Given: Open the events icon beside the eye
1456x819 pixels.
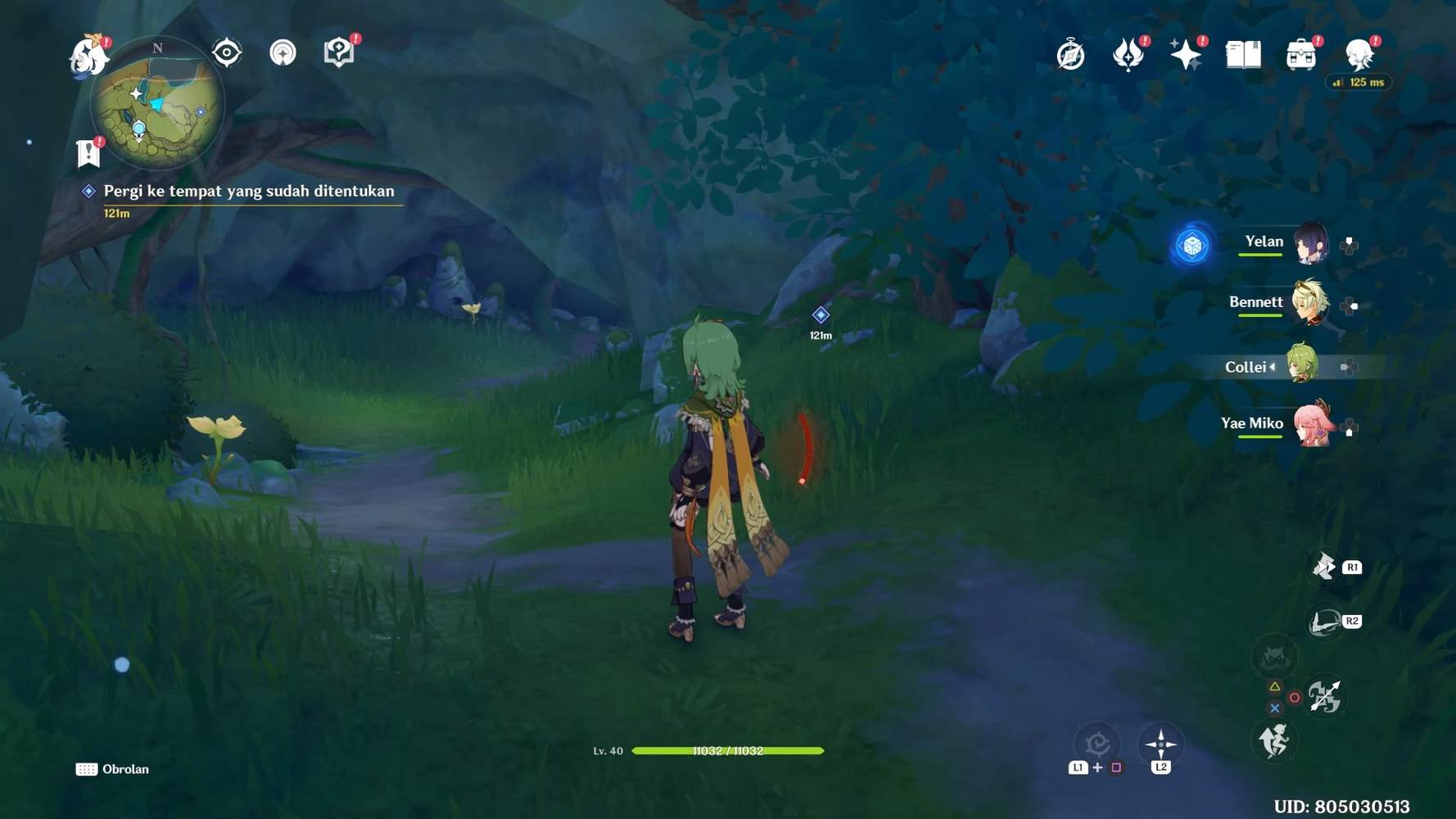Looking at the screenshot, I should pos(282,51).
